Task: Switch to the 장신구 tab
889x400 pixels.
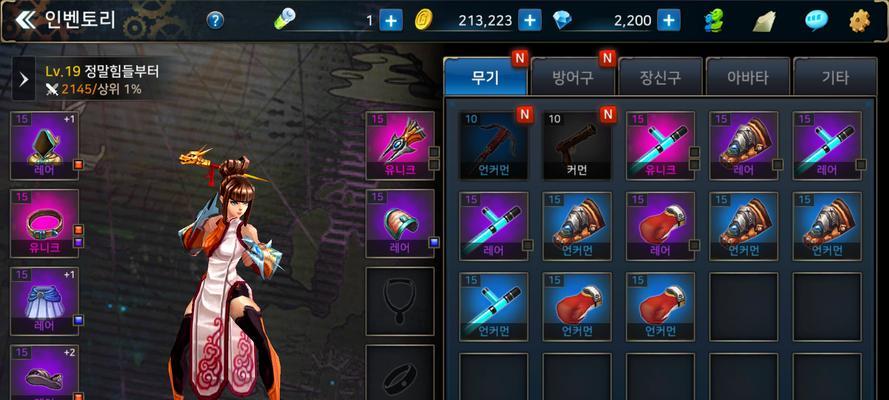Action: click(x=659, y=76)
